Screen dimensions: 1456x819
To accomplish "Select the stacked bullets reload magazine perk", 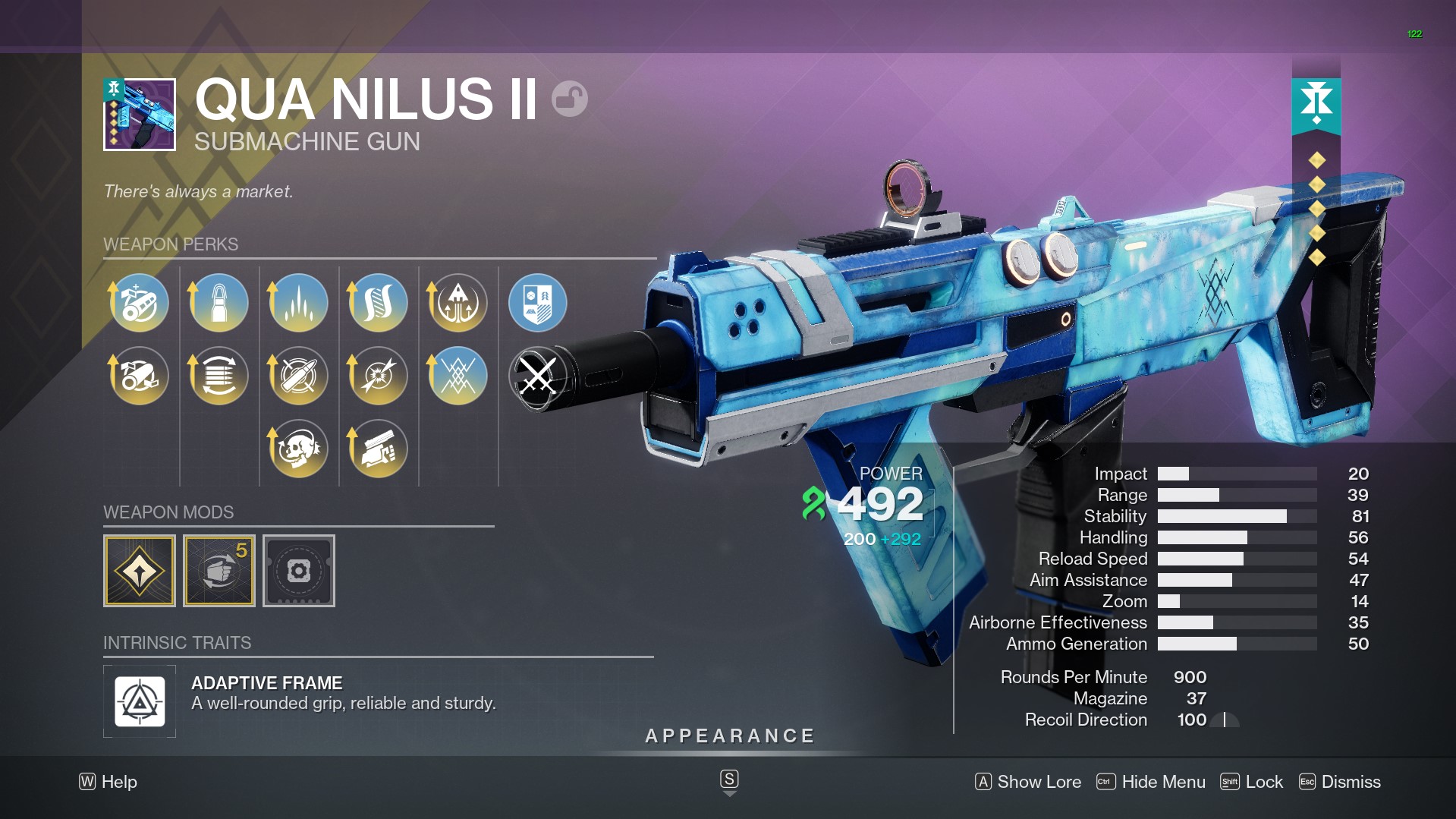I will (219, 376).
